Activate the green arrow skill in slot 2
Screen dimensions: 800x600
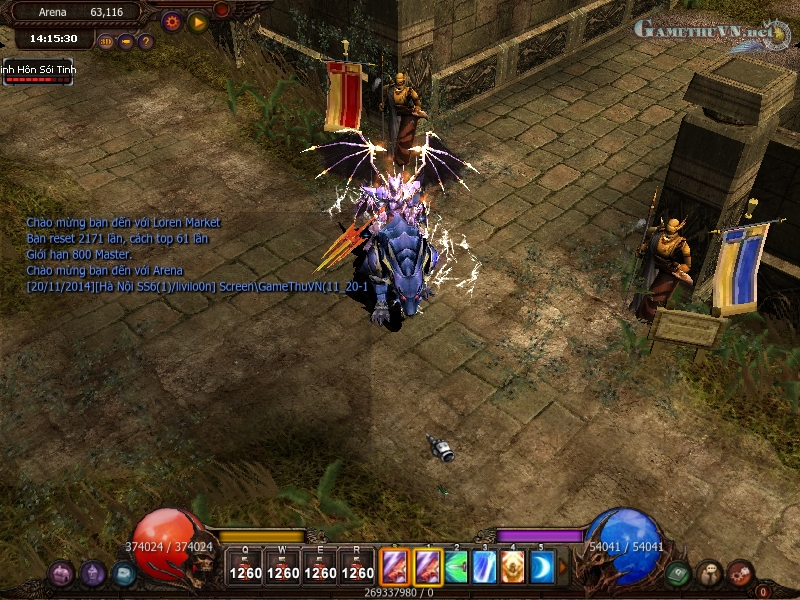tap(457, 567)
